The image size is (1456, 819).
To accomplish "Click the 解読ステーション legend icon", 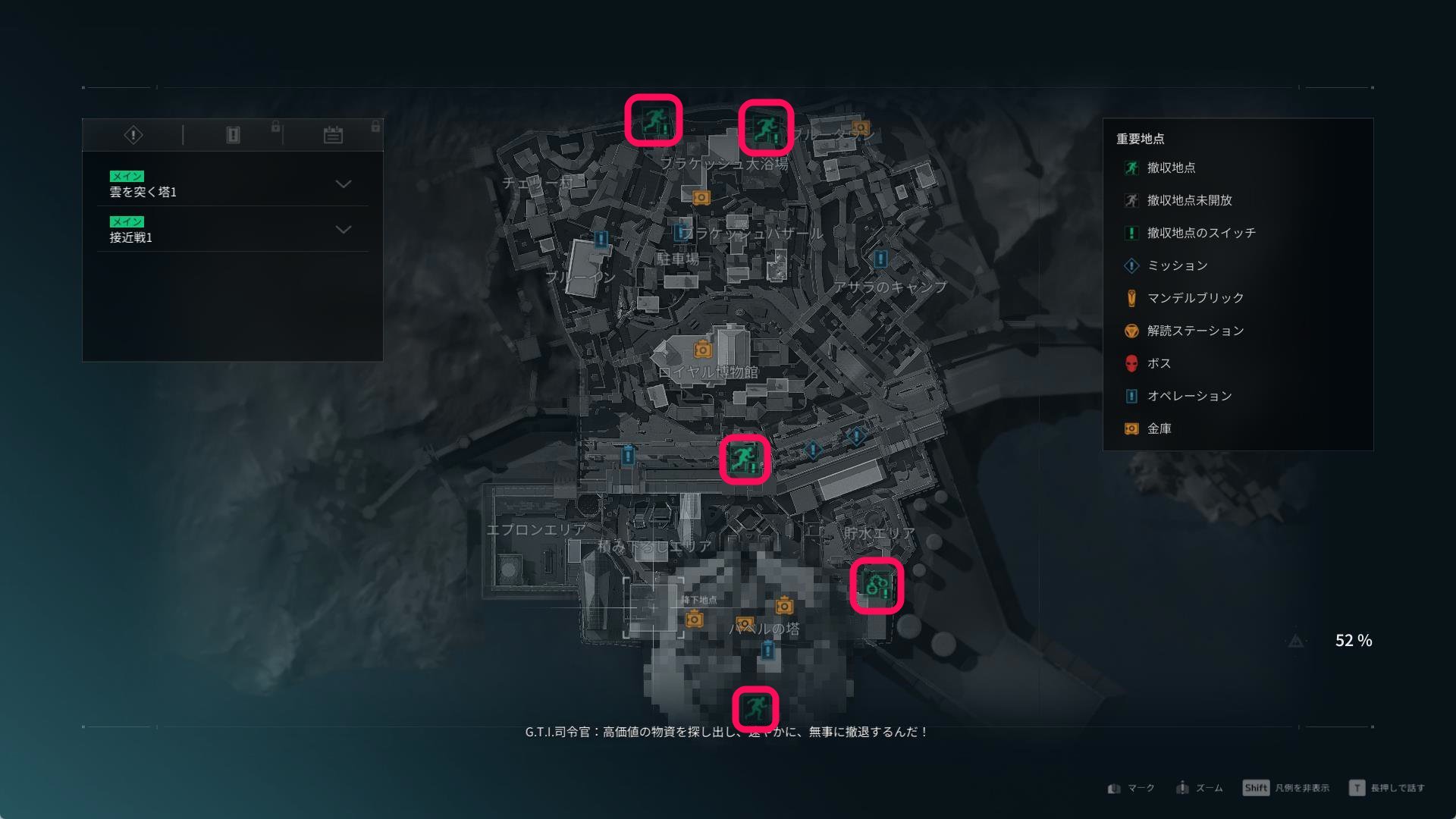I will tap(1131, 331).
